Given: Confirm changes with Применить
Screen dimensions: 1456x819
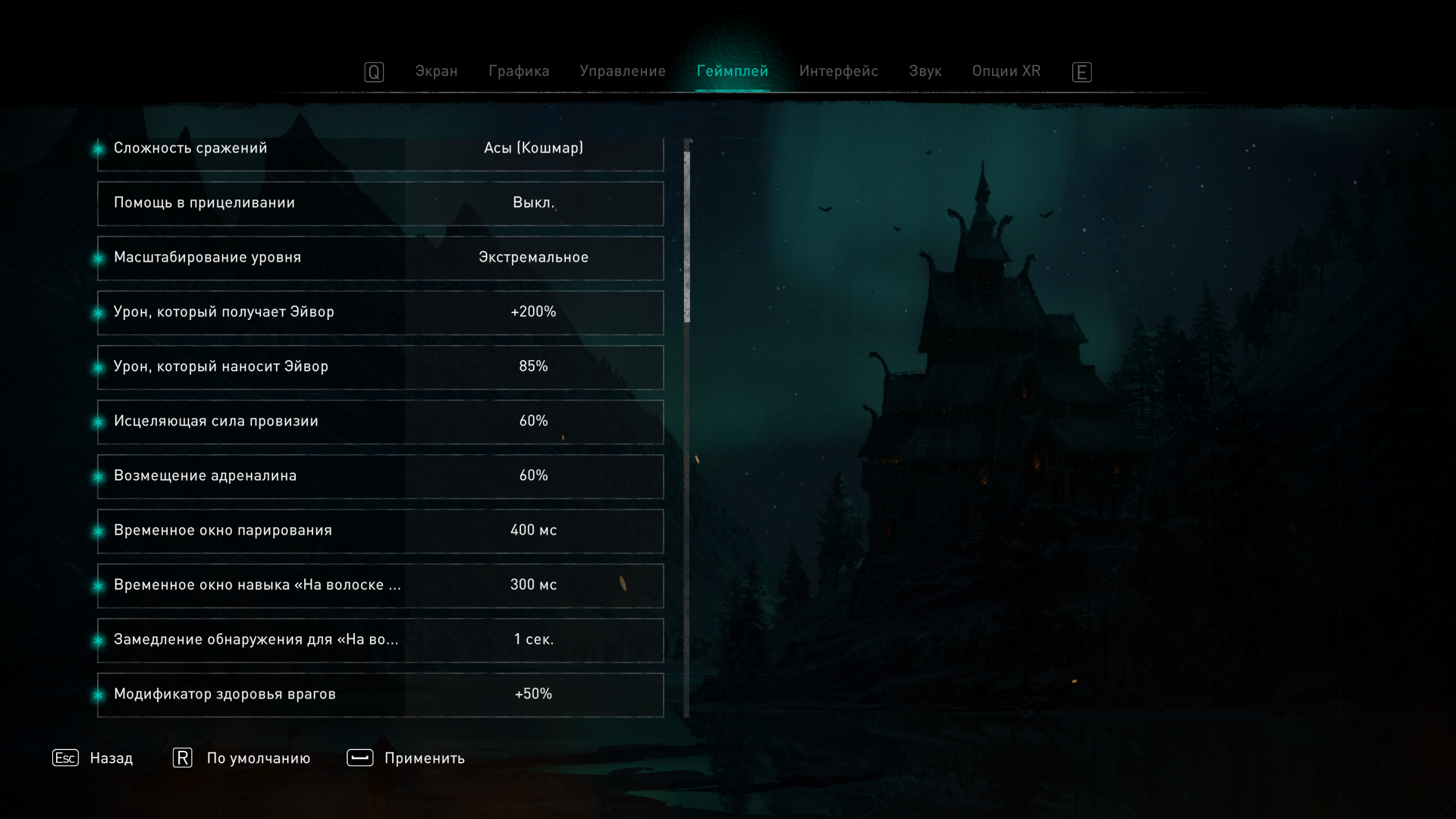Looking at the screenshot, I should (x=406, y=758).
